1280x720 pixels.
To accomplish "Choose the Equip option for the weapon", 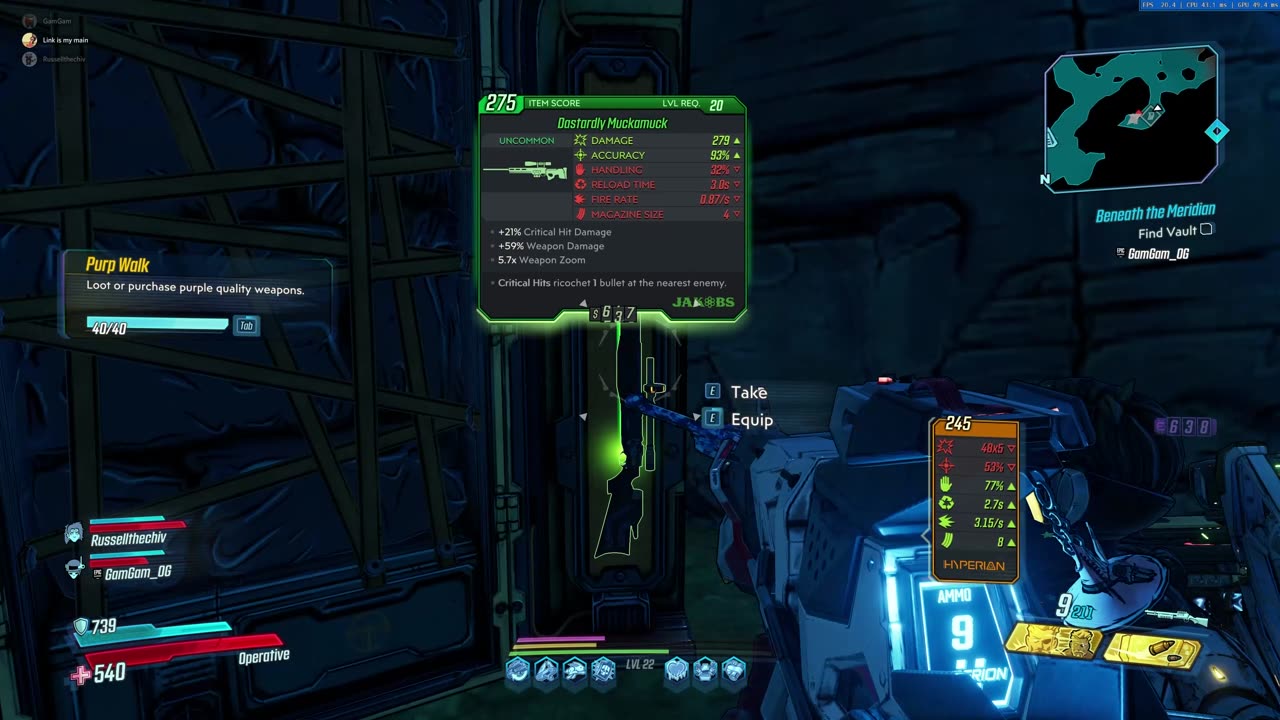I will point(751,420).
